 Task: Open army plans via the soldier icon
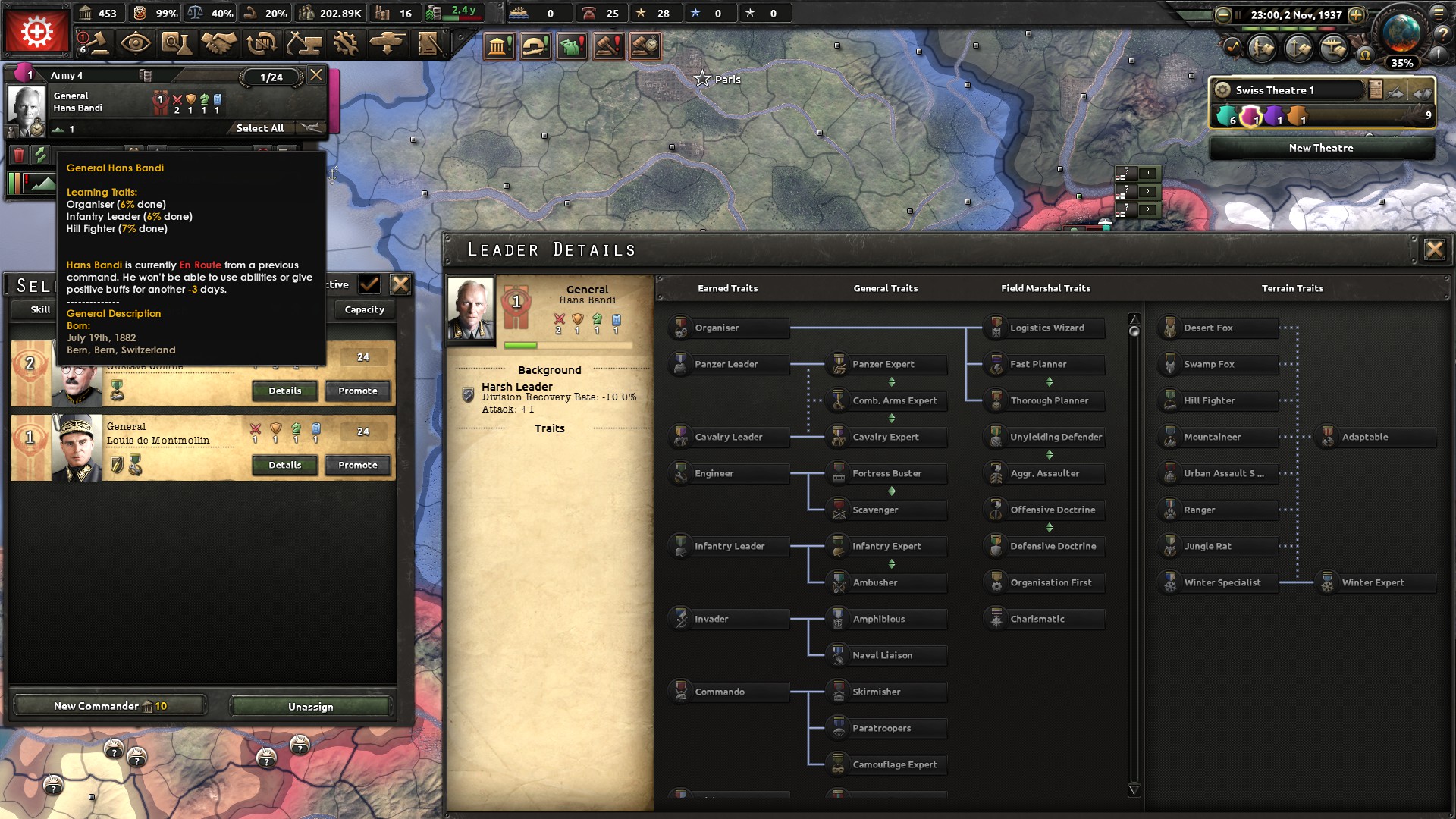(1262, 49)
